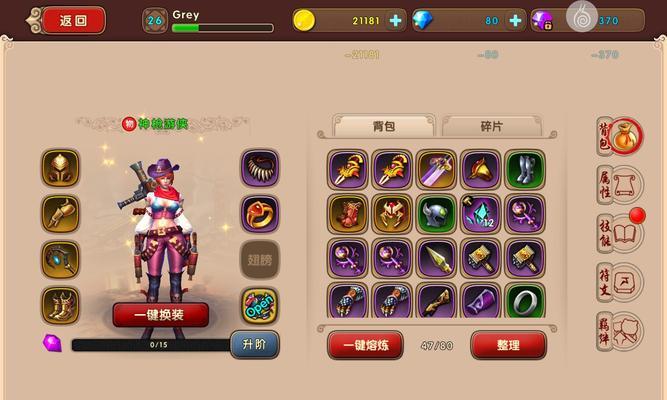Switch to the 背包 bag tab

pyautogui.click(x=384, y=126)
